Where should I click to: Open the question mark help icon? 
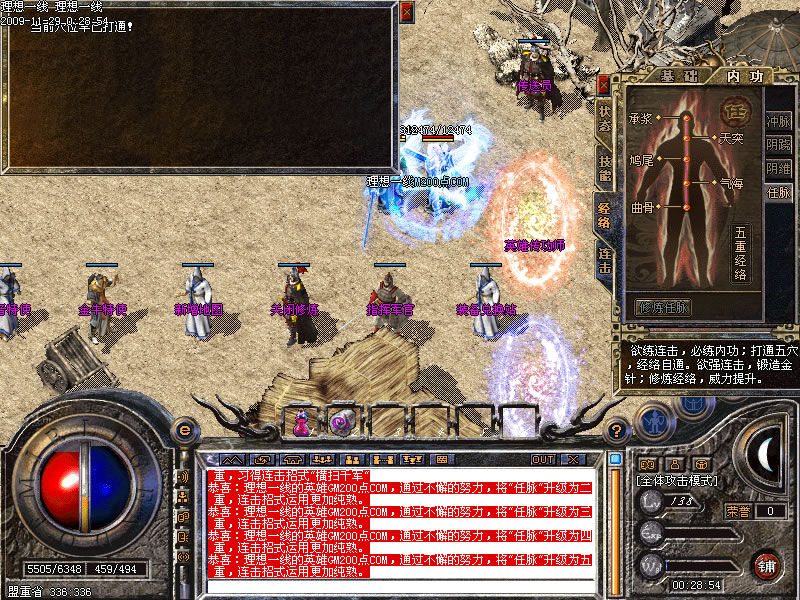point(617,431)
